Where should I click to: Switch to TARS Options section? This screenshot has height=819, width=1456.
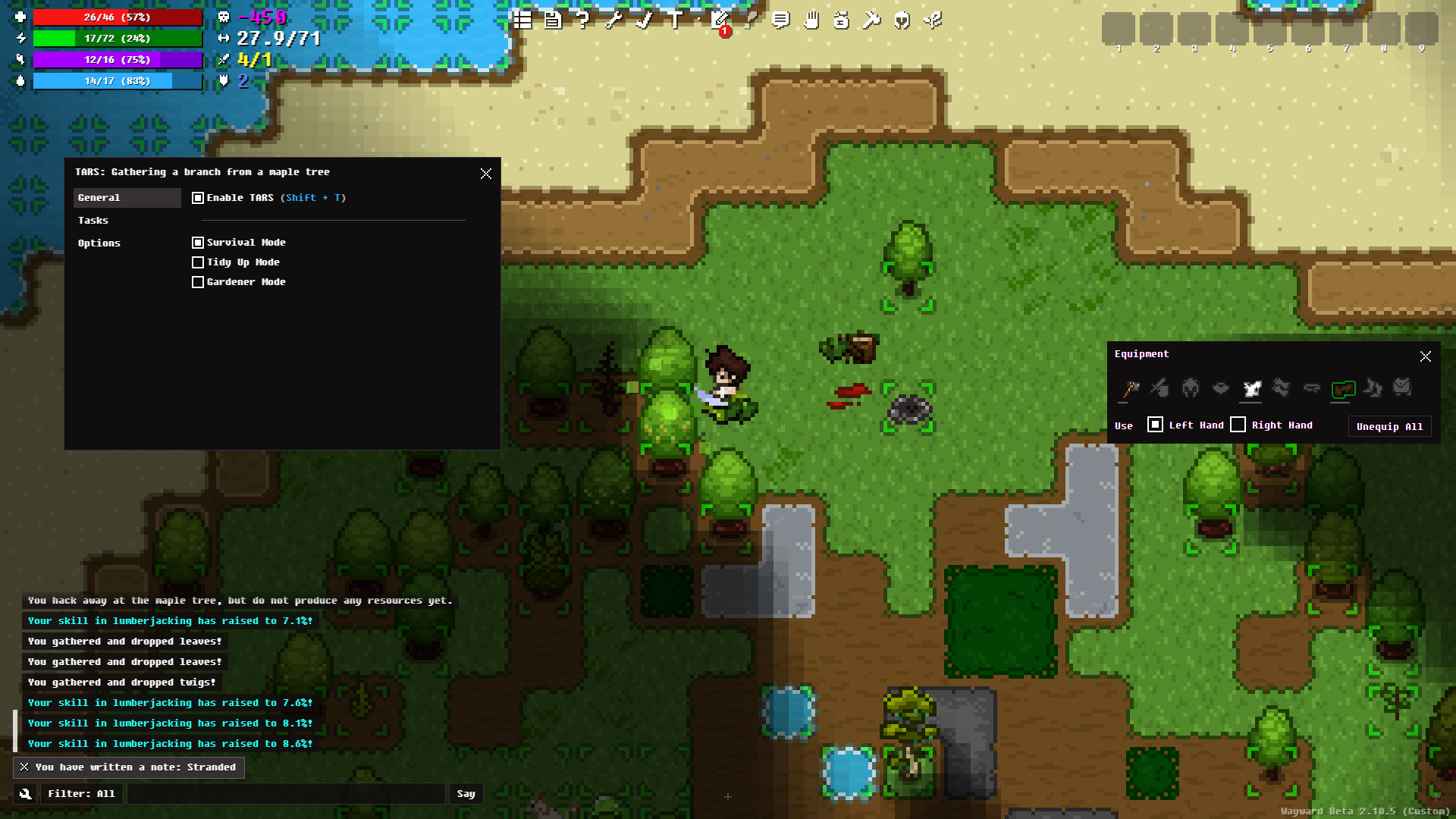pyautogui.click(x=99, y=243)
